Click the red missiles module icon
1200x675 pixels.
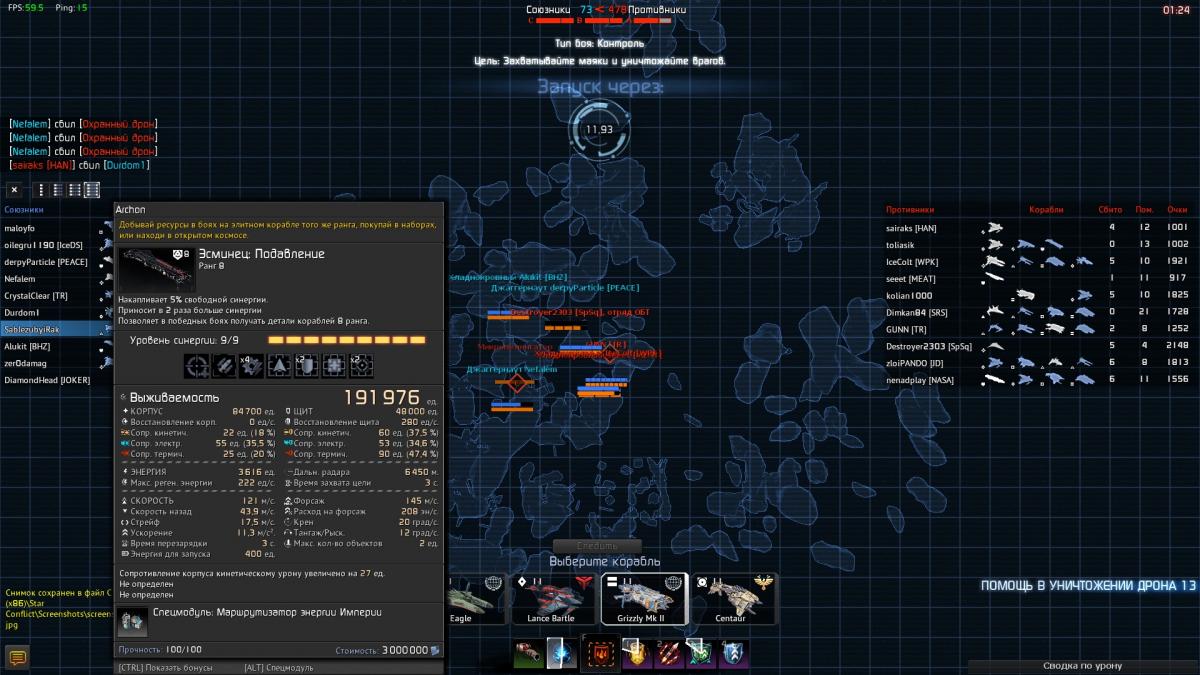coord(666,655)
